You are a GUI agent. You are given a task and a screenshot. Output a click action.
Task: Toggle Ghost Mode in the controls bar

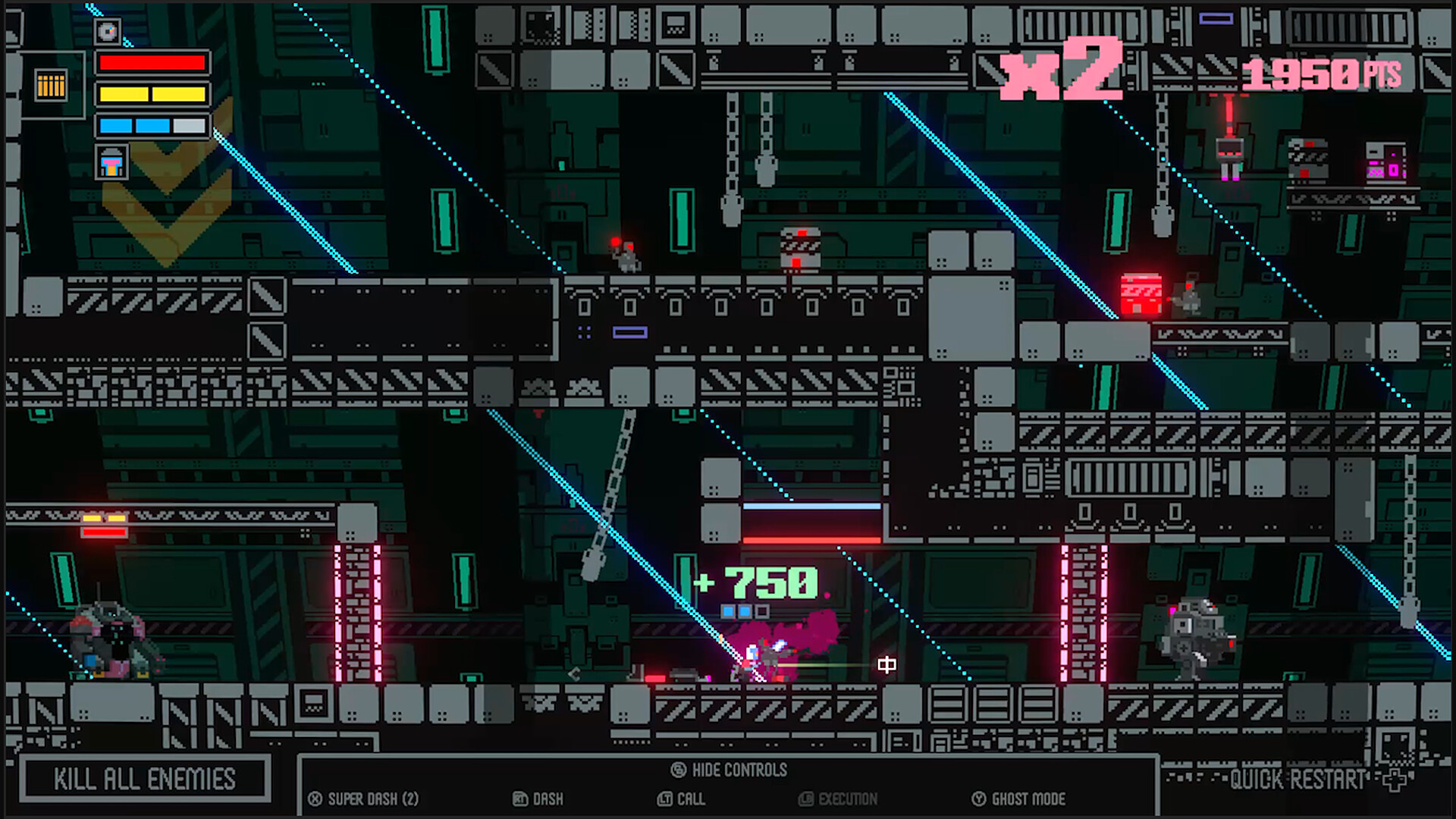tap(1029, 799)
